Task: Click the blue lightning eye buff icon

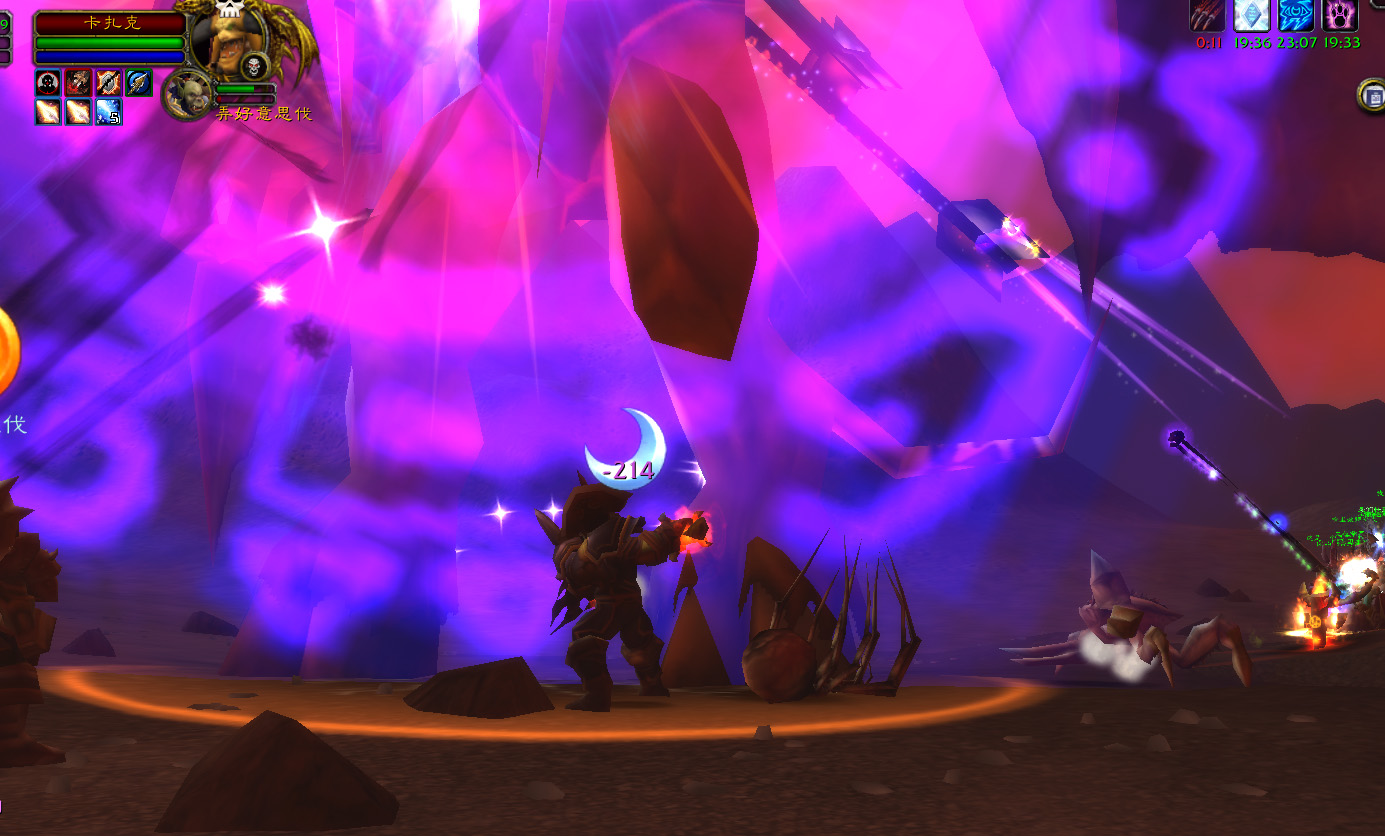Action: pos(1296,15)
